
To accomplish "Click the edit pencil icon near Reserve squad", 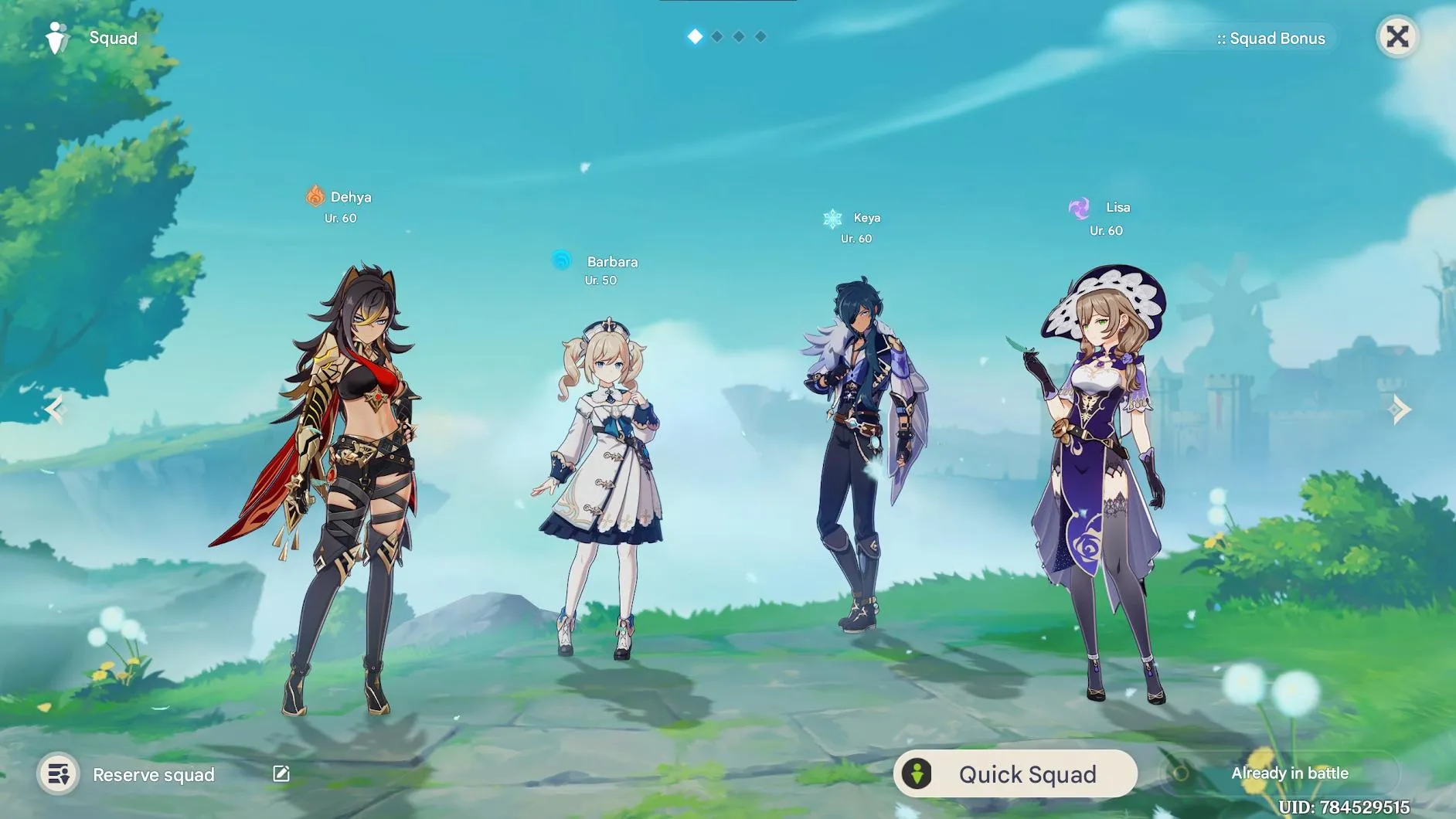I will tap(281, 773).
